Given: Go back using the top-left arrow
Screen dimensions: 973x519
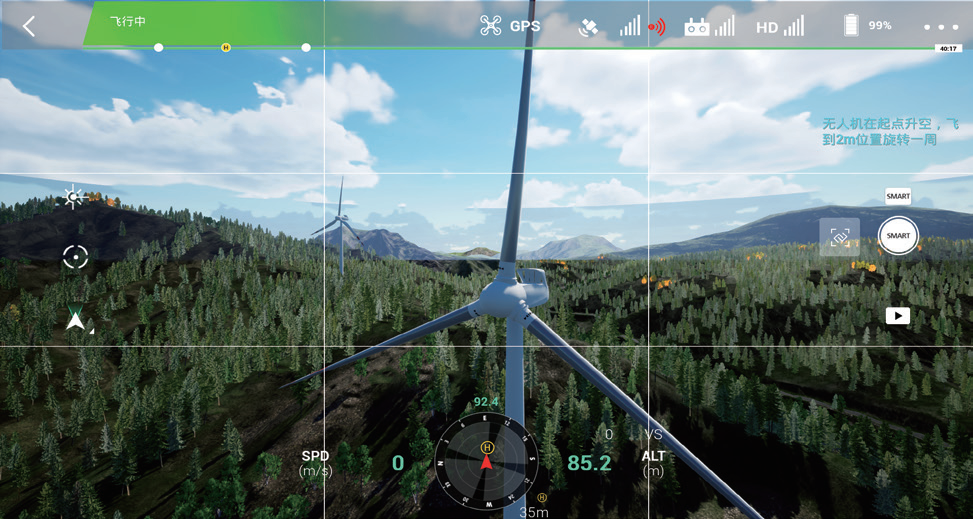Looking at the screenshot, I should [x=29, y=27].
